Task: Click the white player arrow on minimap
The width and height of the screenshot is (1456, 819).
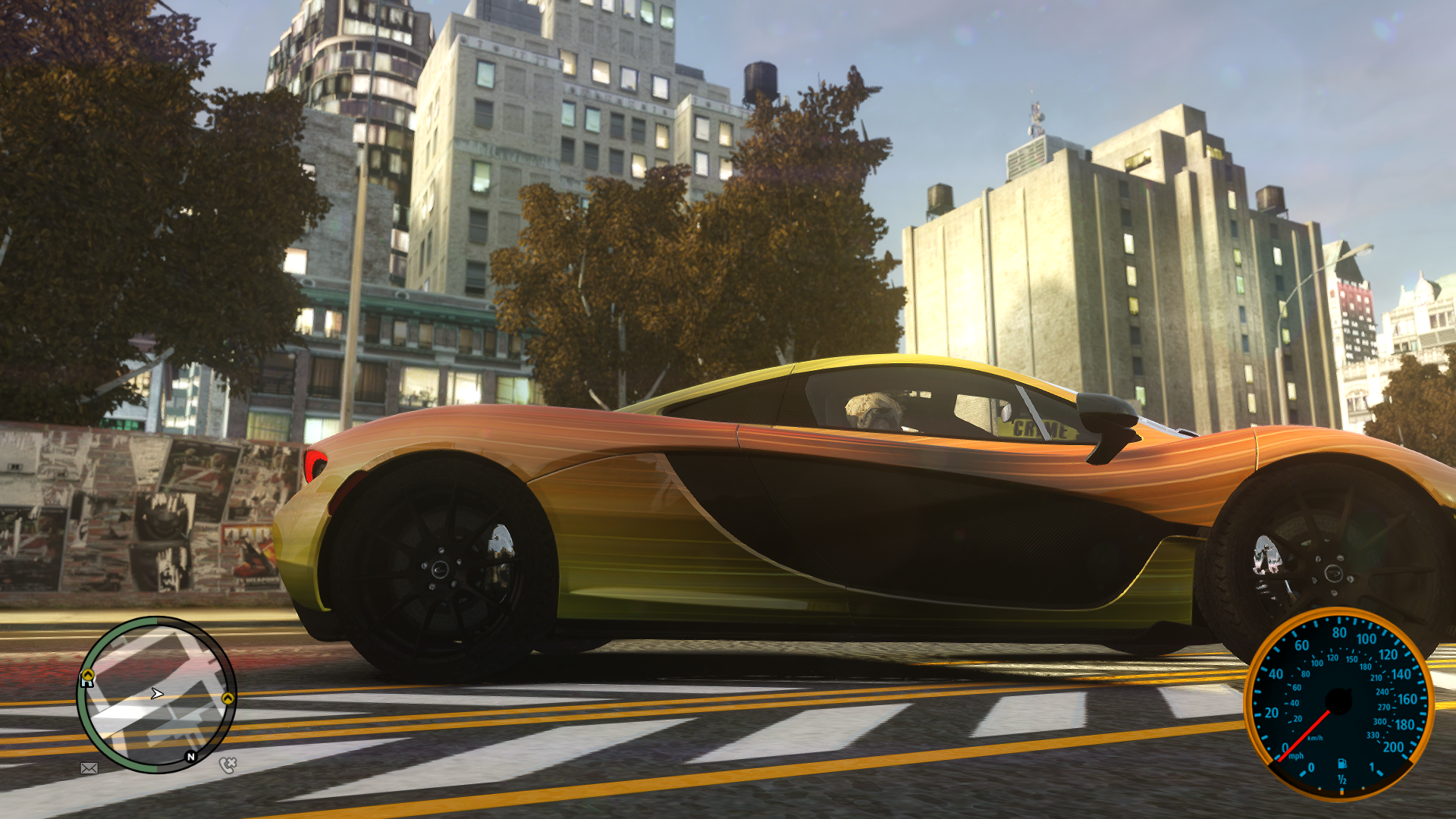Action: coord(157,693)
